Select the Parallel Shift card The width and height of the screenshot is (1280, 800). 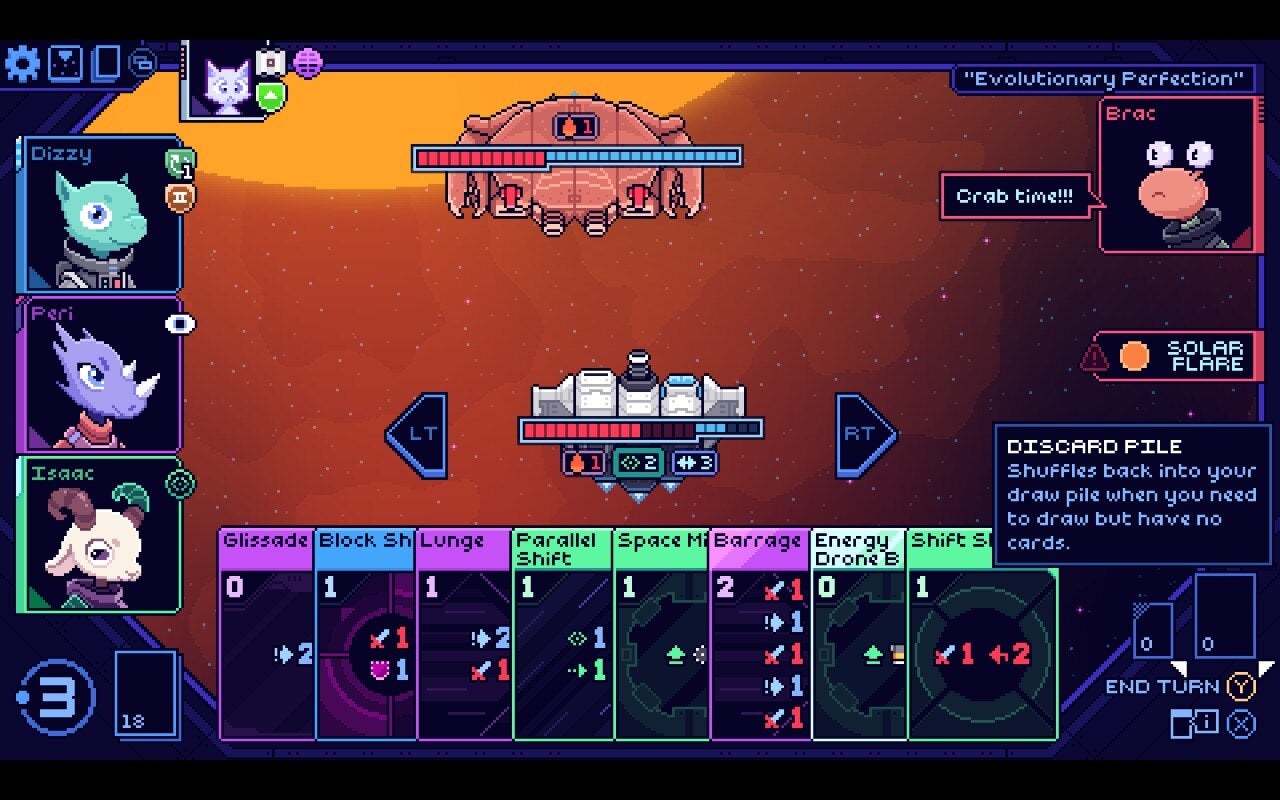[x=562, y=640]
